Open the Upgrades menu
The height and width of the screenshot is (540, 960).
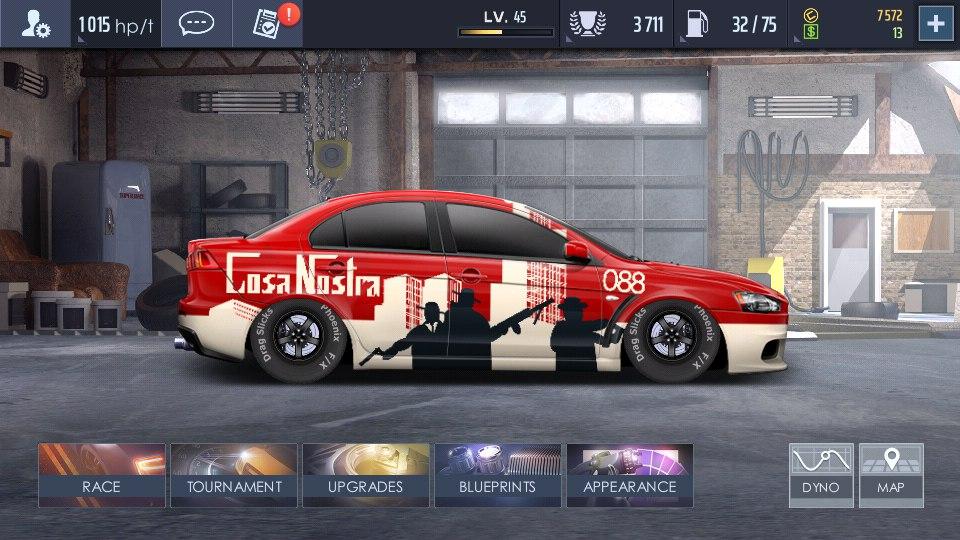point(366,475)
